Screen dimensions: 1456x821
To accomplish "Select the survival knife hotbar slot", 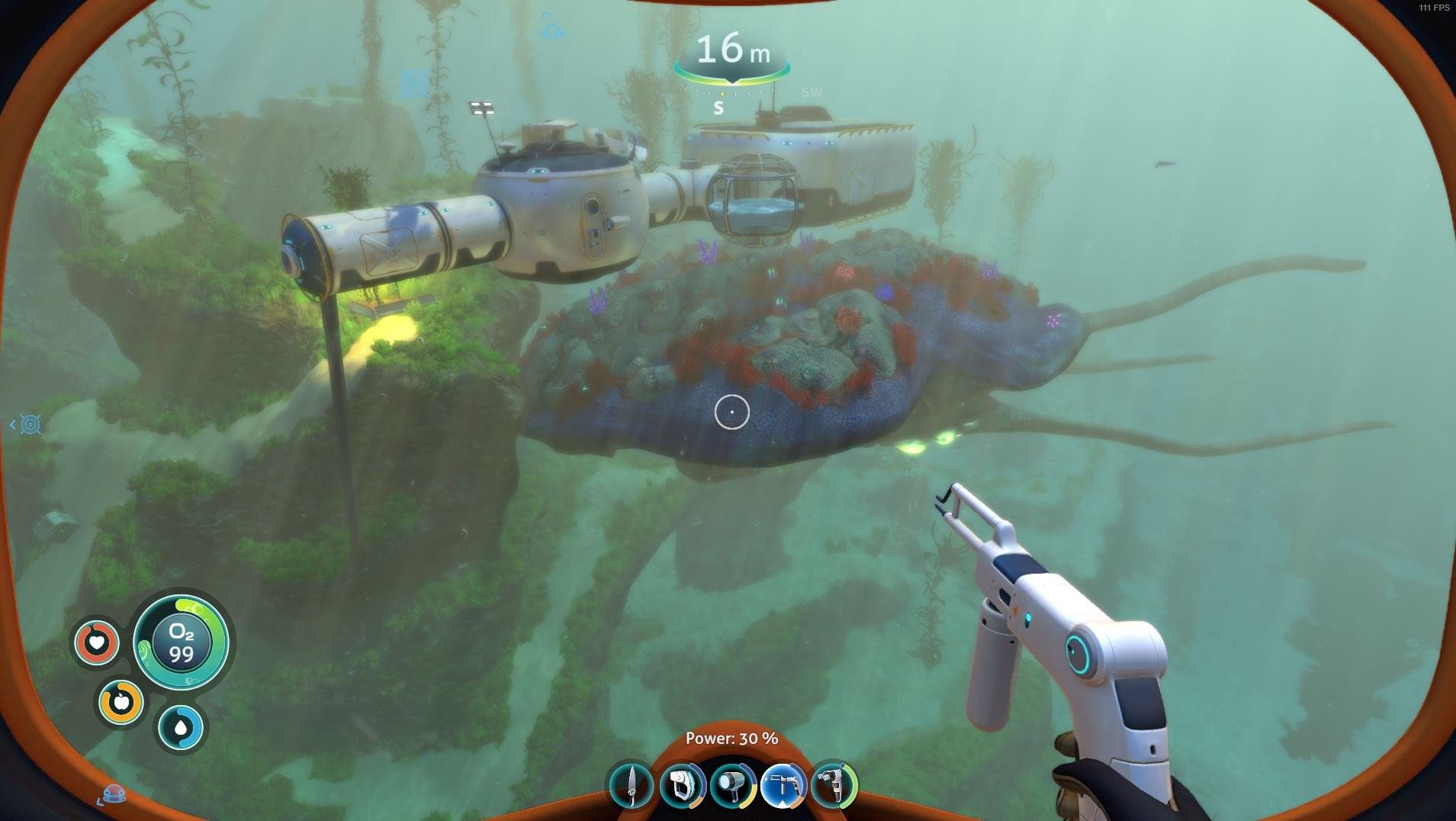I will pos(632,785).
